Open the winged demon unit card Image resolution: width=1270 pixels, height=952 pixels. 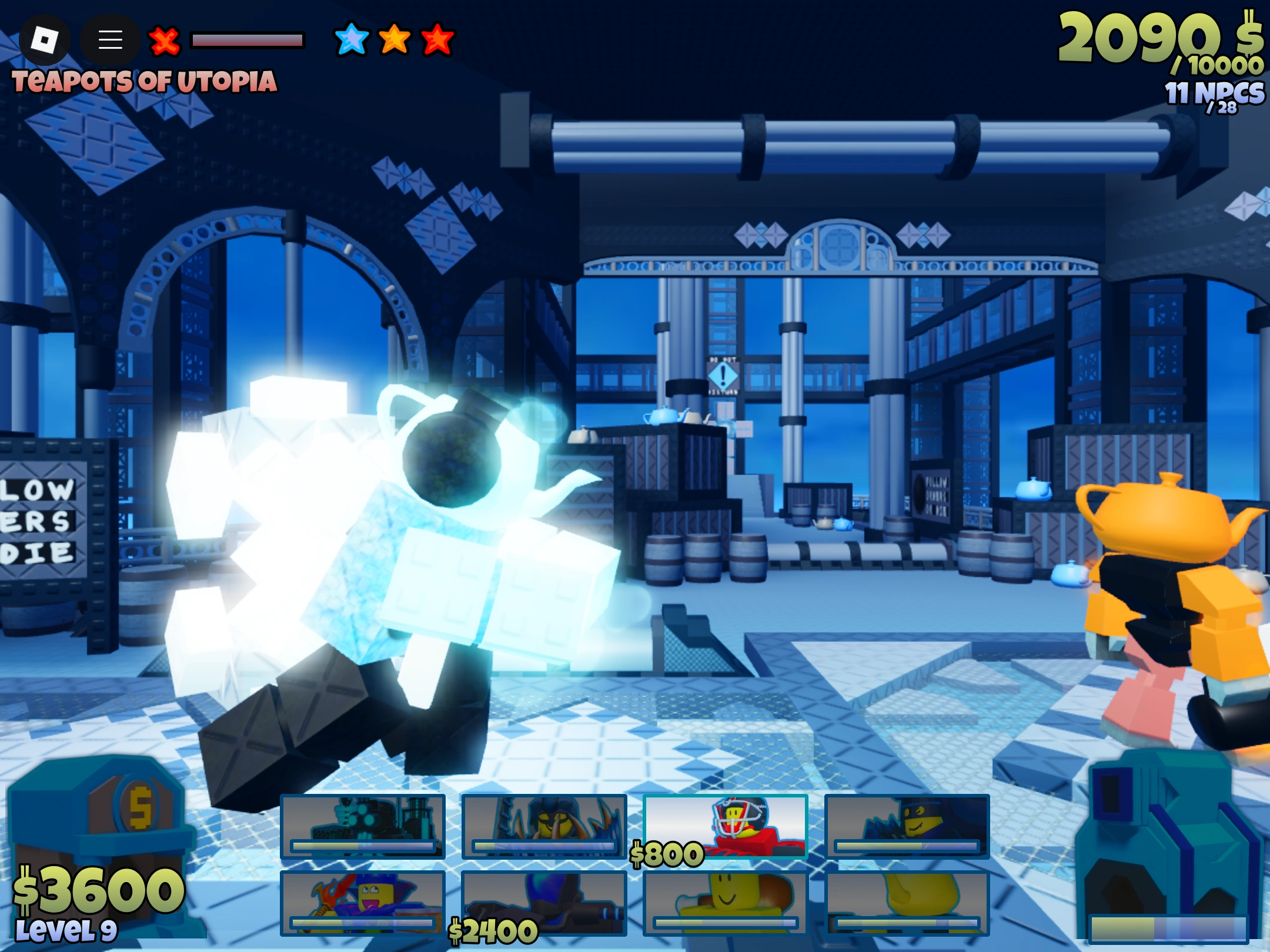pyautogui.click(x=544, y=826)
